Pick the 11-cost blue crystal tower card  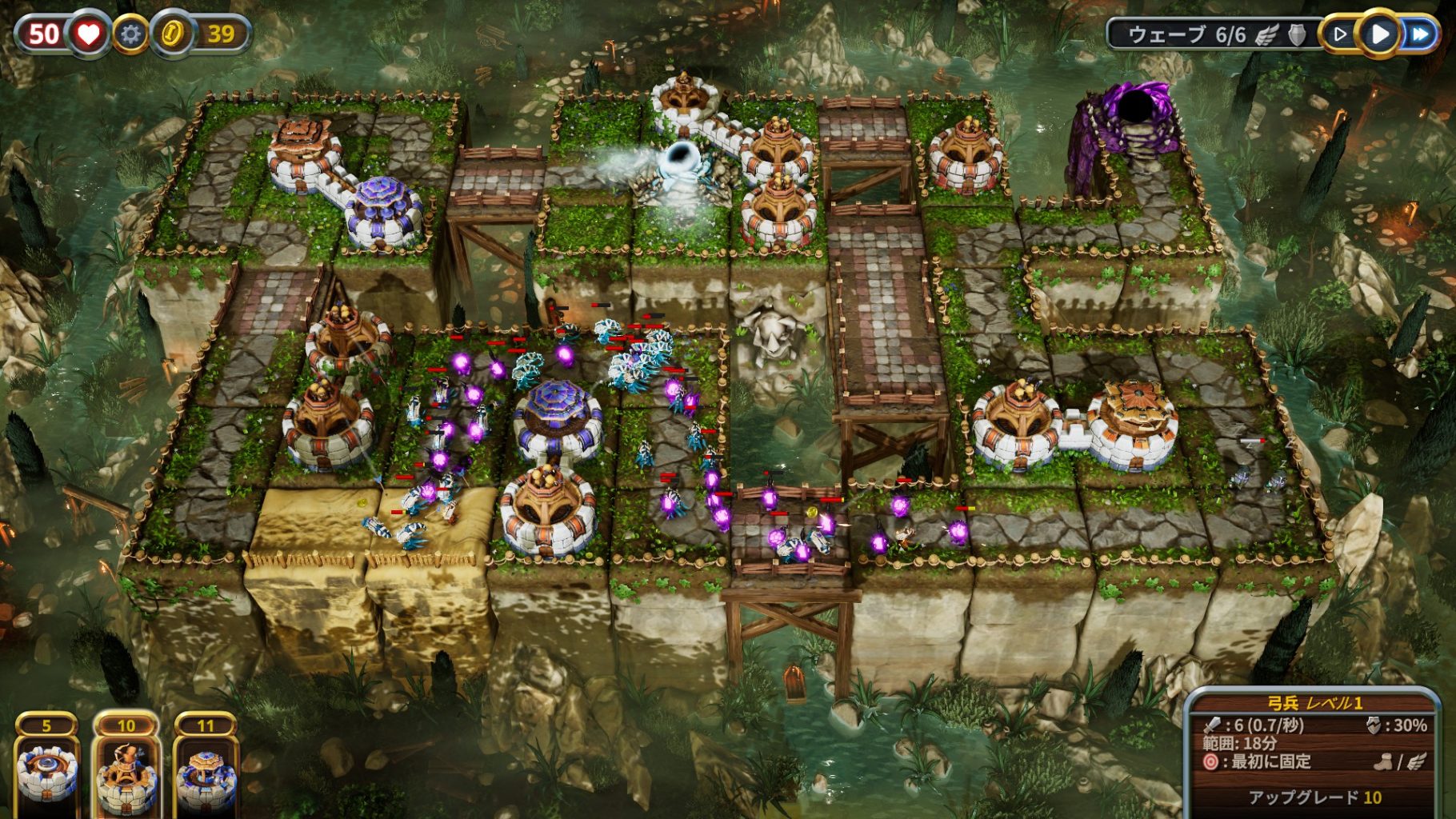click(x=206, y=769)
